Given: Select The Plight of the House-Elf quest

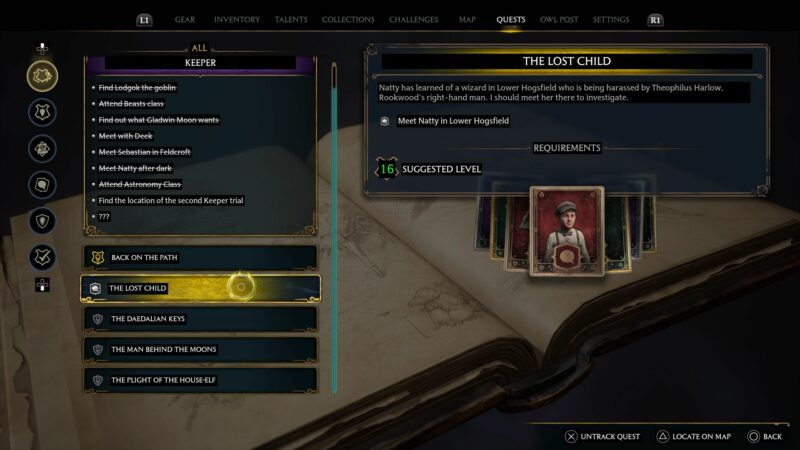Looking at the screenshot, I should pos(200,380).
